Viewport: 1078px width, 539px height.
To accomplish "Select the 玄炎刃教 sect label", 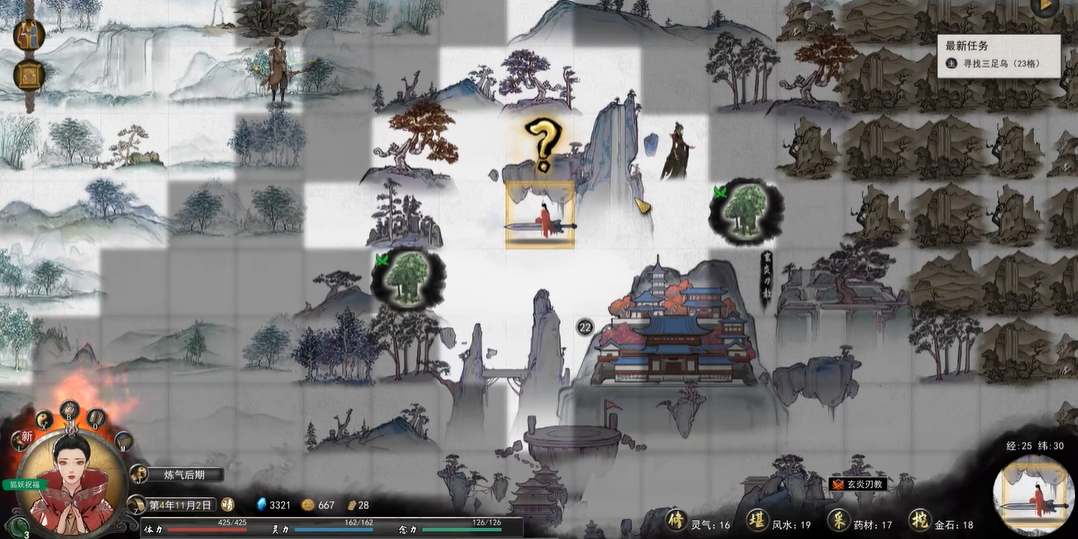I will tap(862, 484).
